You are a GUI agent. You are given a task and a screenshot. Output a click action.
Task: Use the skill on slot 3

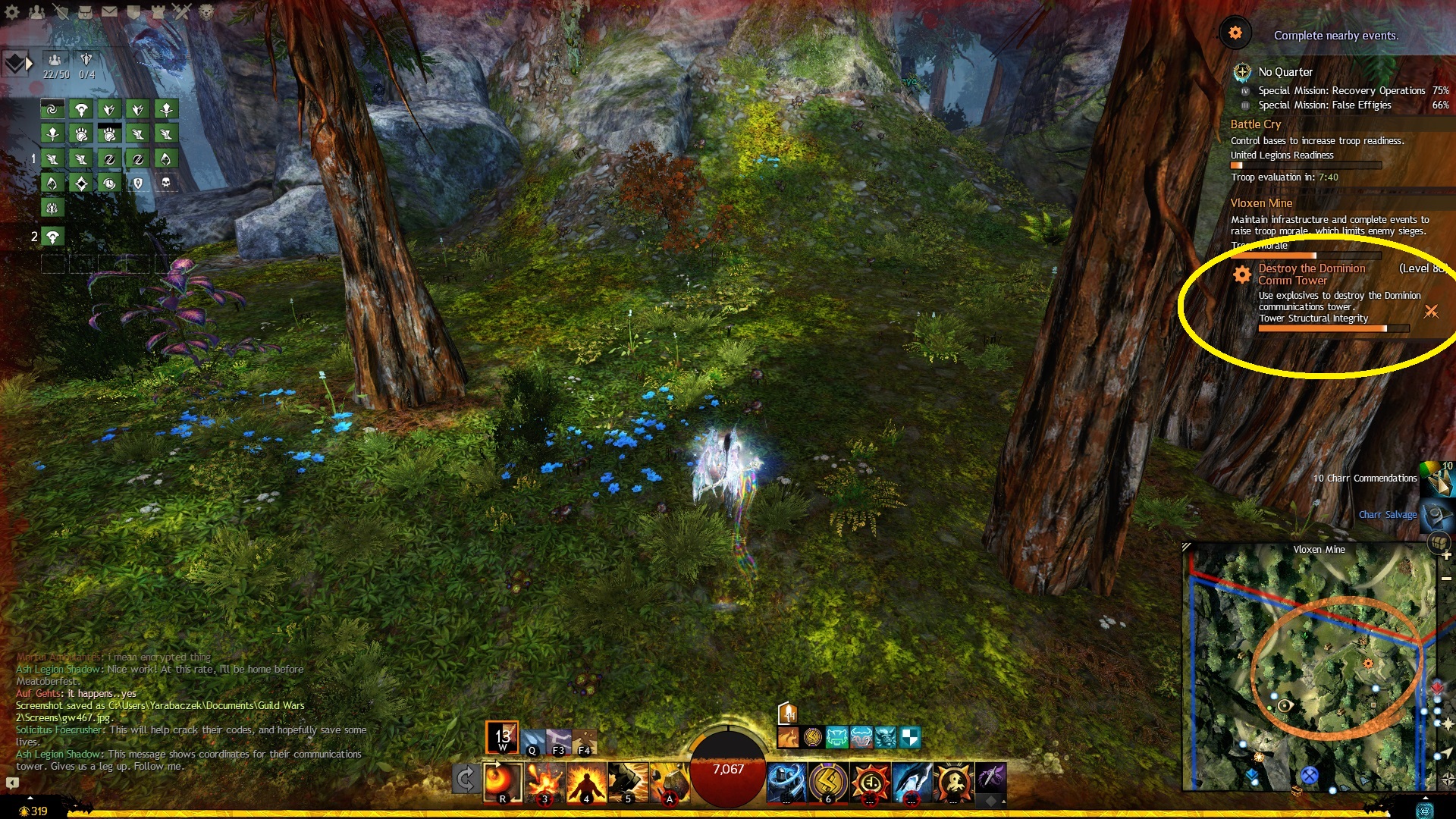point(544,781)
